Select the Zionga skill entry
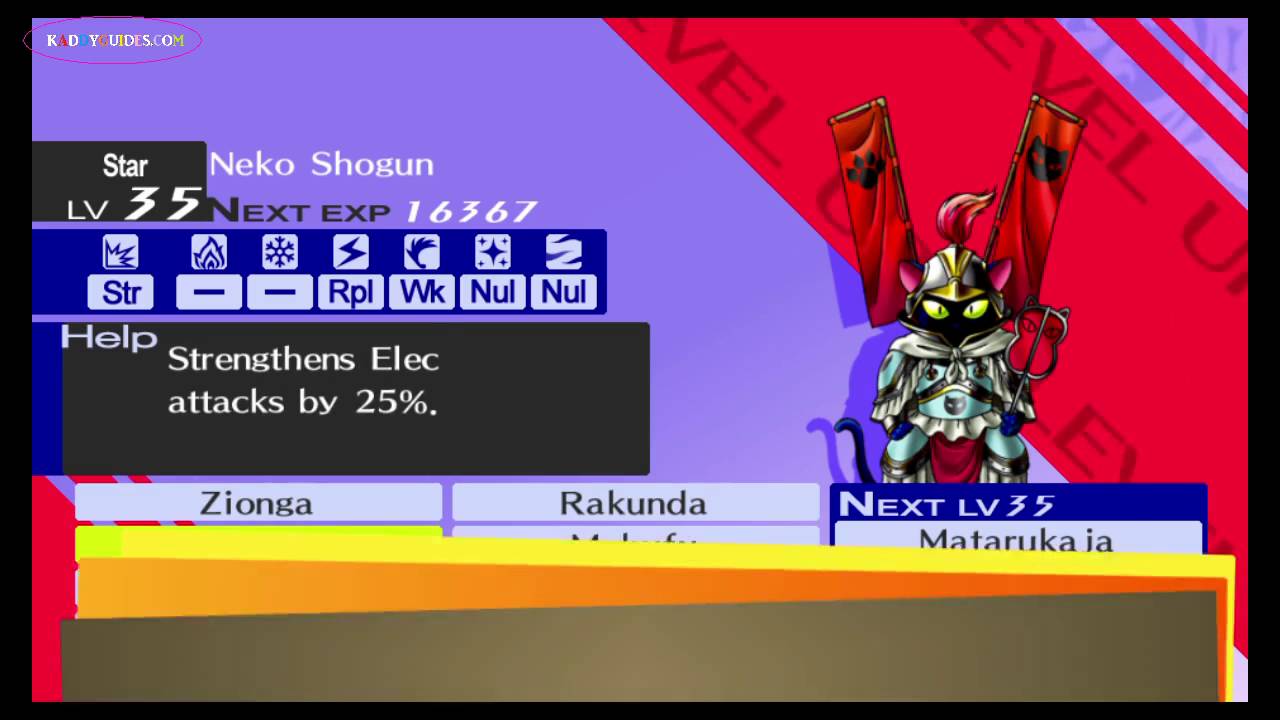The width and height of the screenshot is (1280, 720). [257, 503]
